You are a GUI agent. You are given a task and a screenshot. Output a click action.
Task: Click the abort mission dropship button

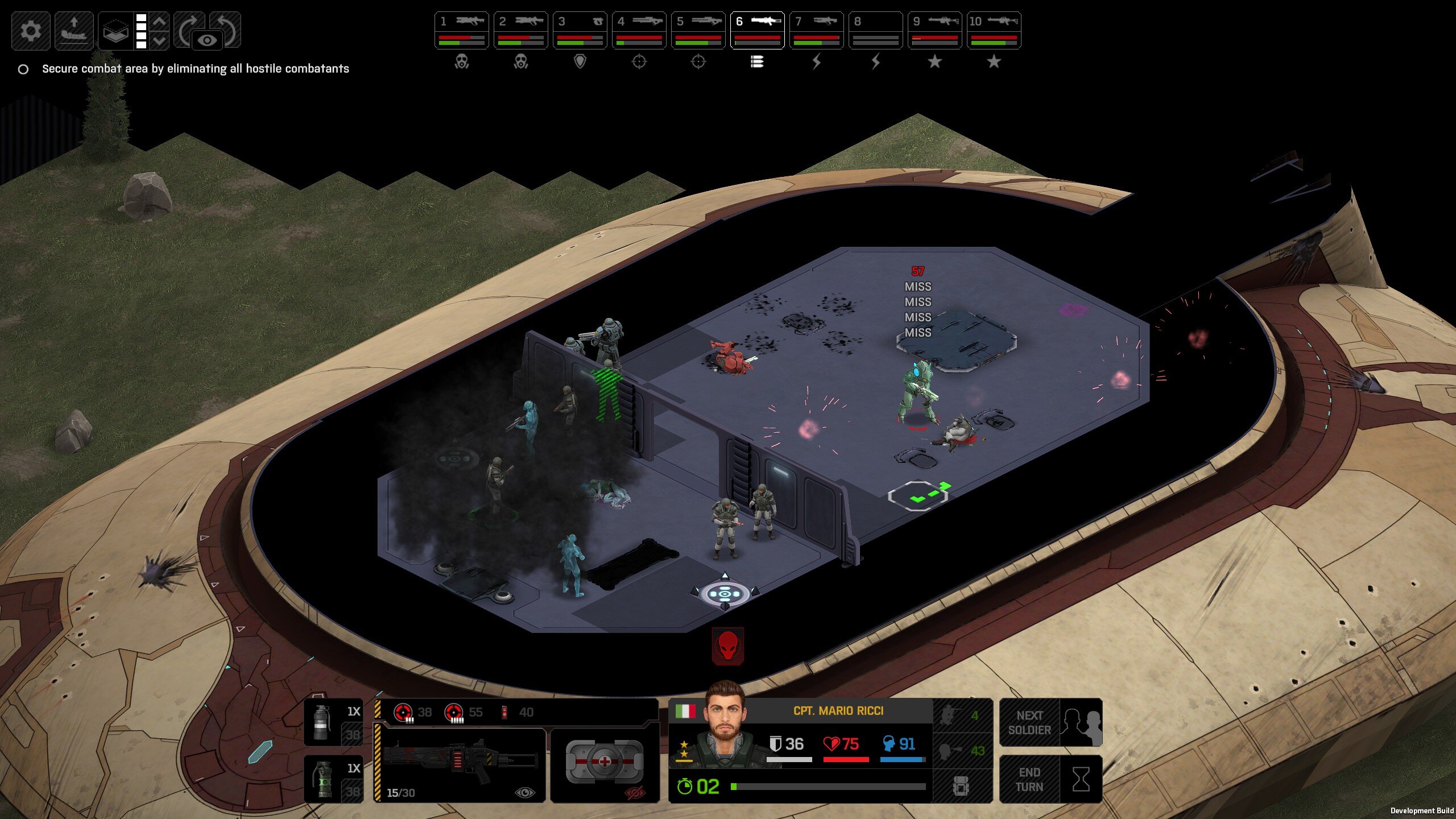[74, 31]
